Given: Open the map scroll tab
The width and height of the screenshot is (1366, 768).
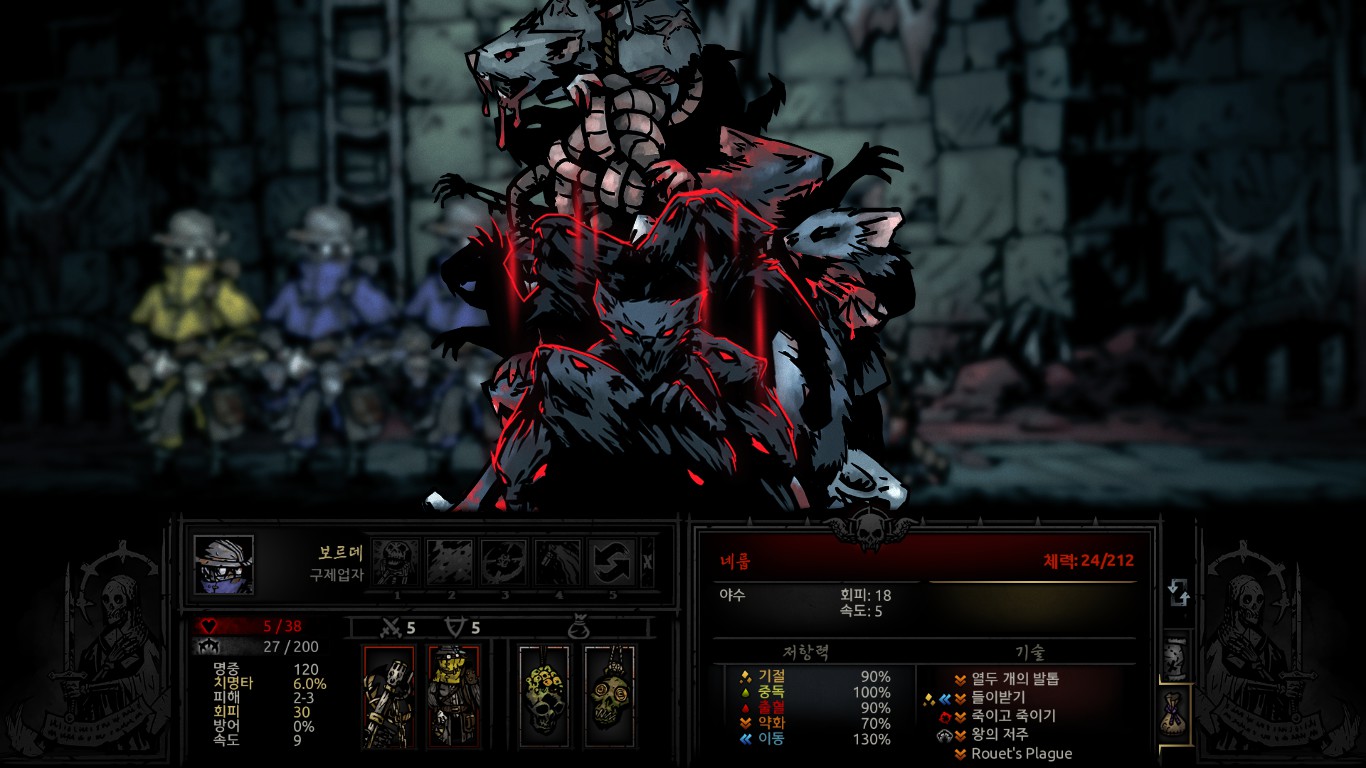Looking at the screenshot, I should (1177, 657).
